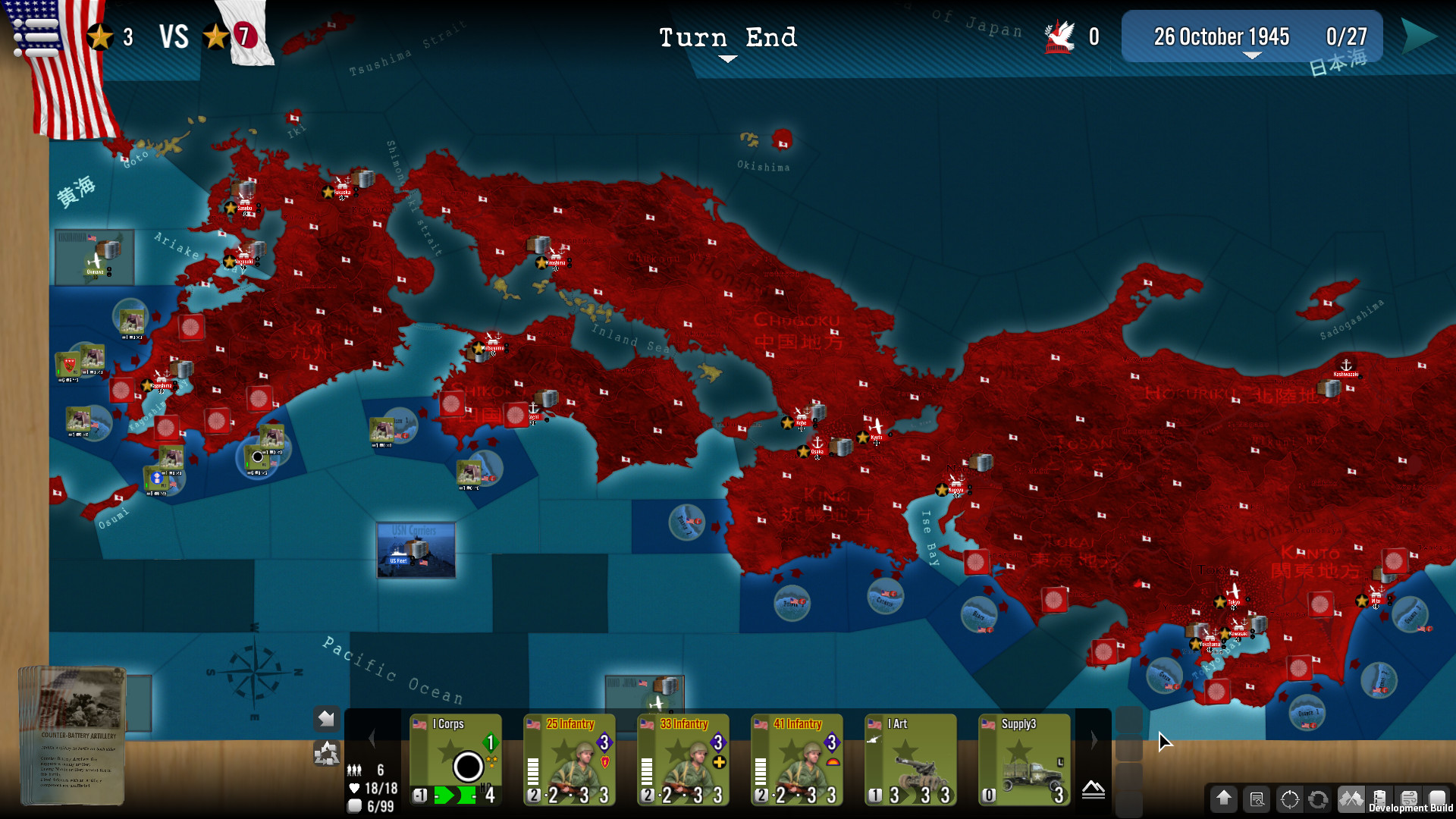Open the battle log magnifier icon bottom-right
1456x819 pixels.
coord(1256,799)
